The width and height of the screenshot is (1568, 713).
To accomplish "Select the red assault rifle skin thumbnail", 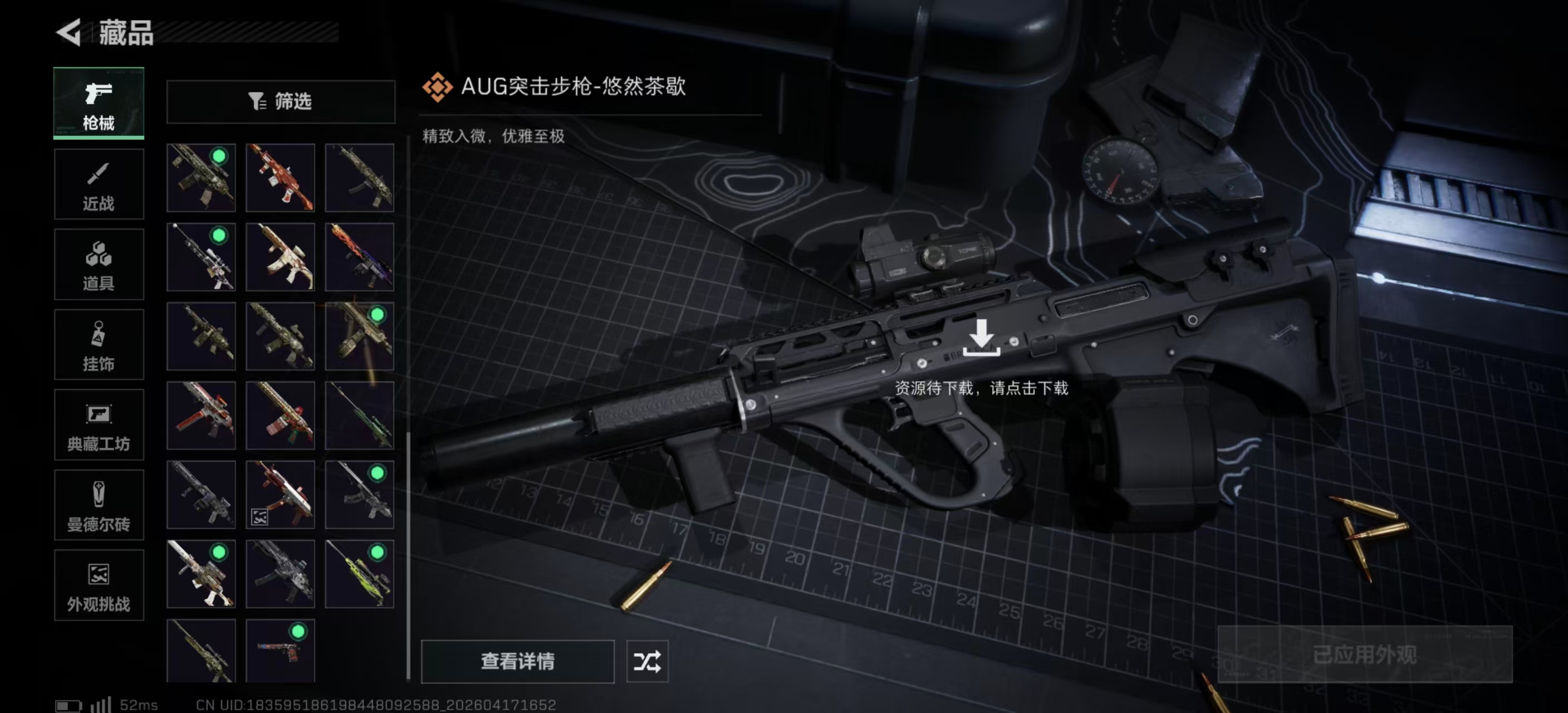I will 280,178.
